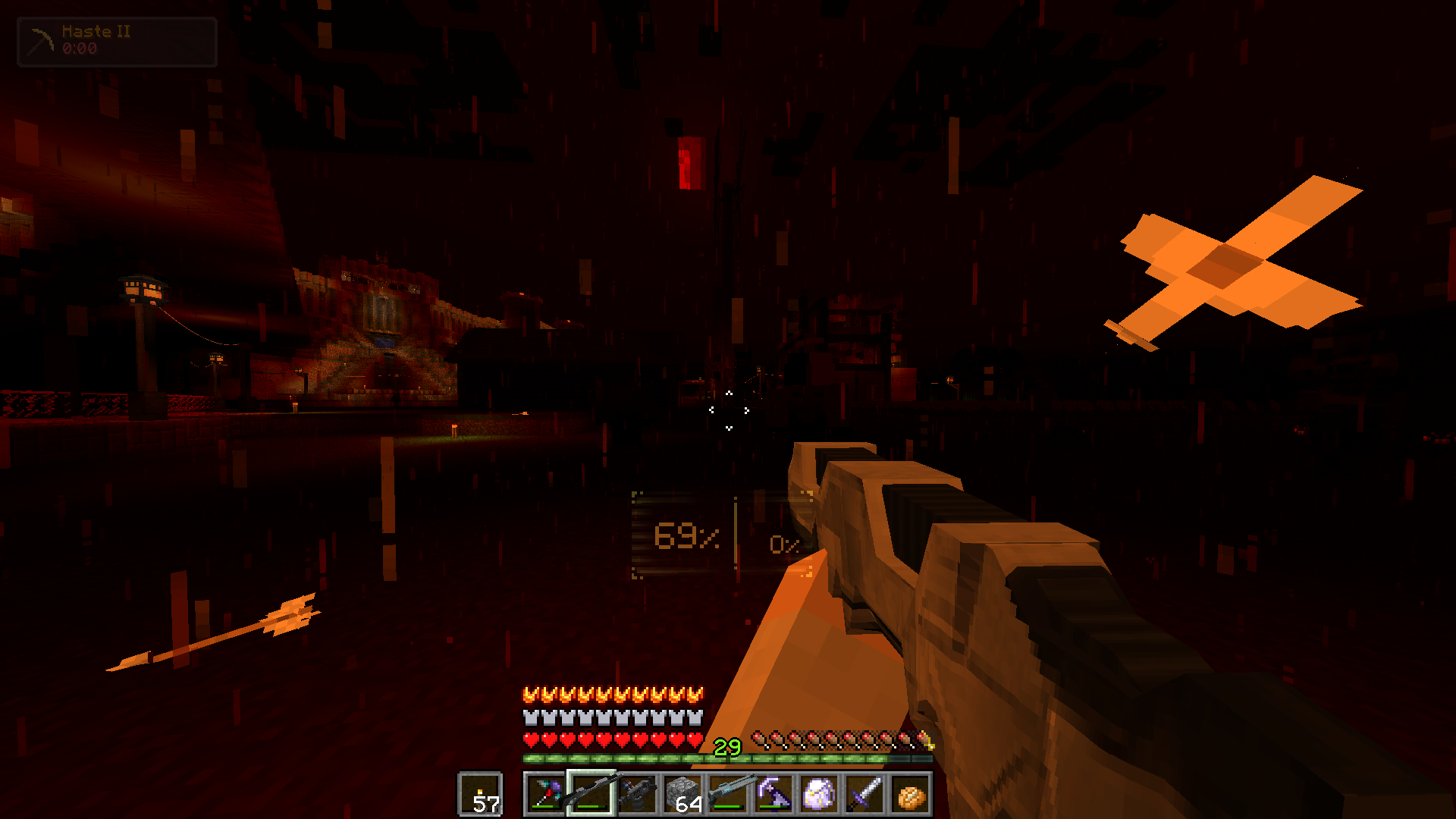
Task: Switch to the teal-lit shotgun slot
Action: tap(728, 795)
